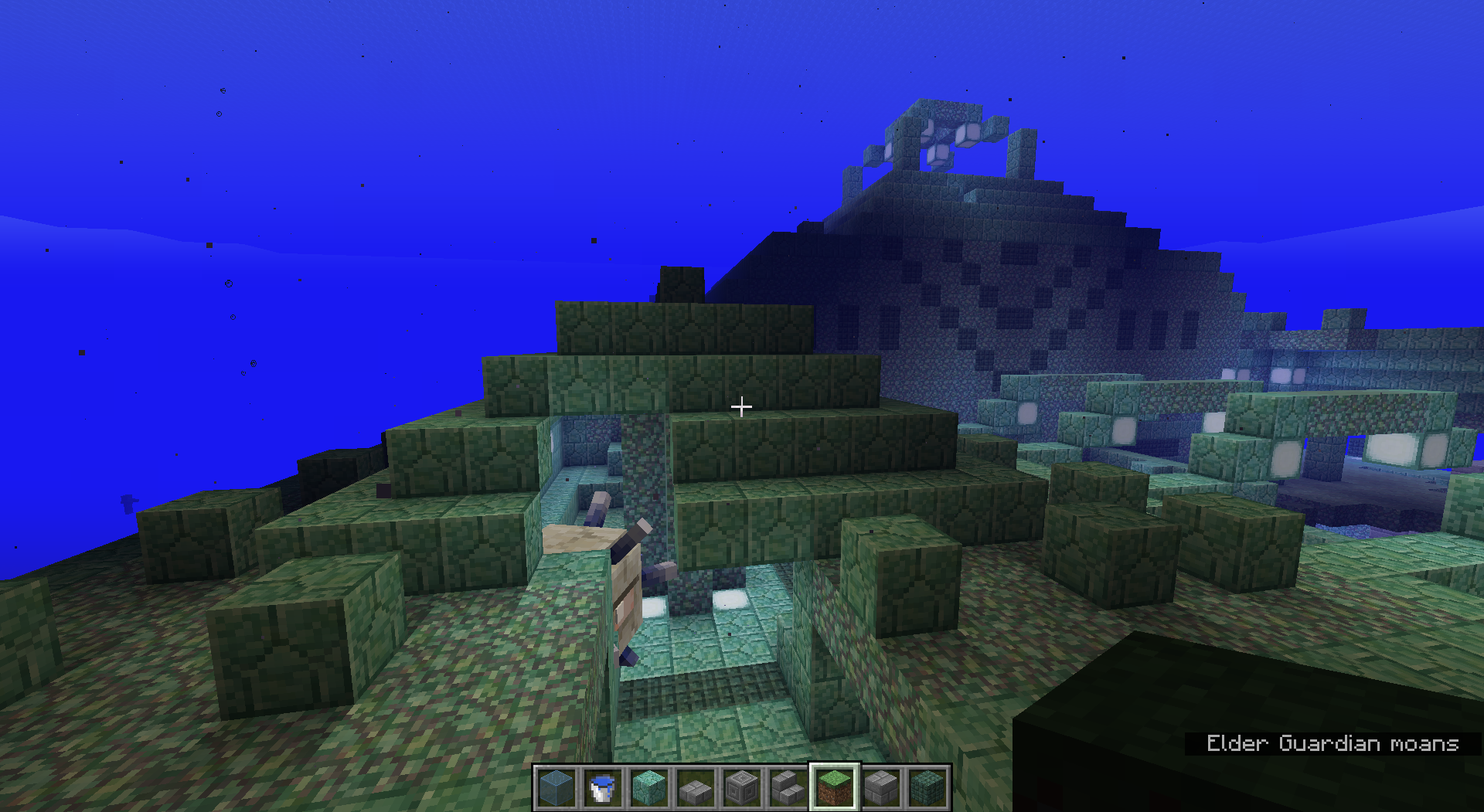This screenshot has height=812, width=1484.
Task: Select the stone brick stairs slot
Action: (x=788, y=787)
